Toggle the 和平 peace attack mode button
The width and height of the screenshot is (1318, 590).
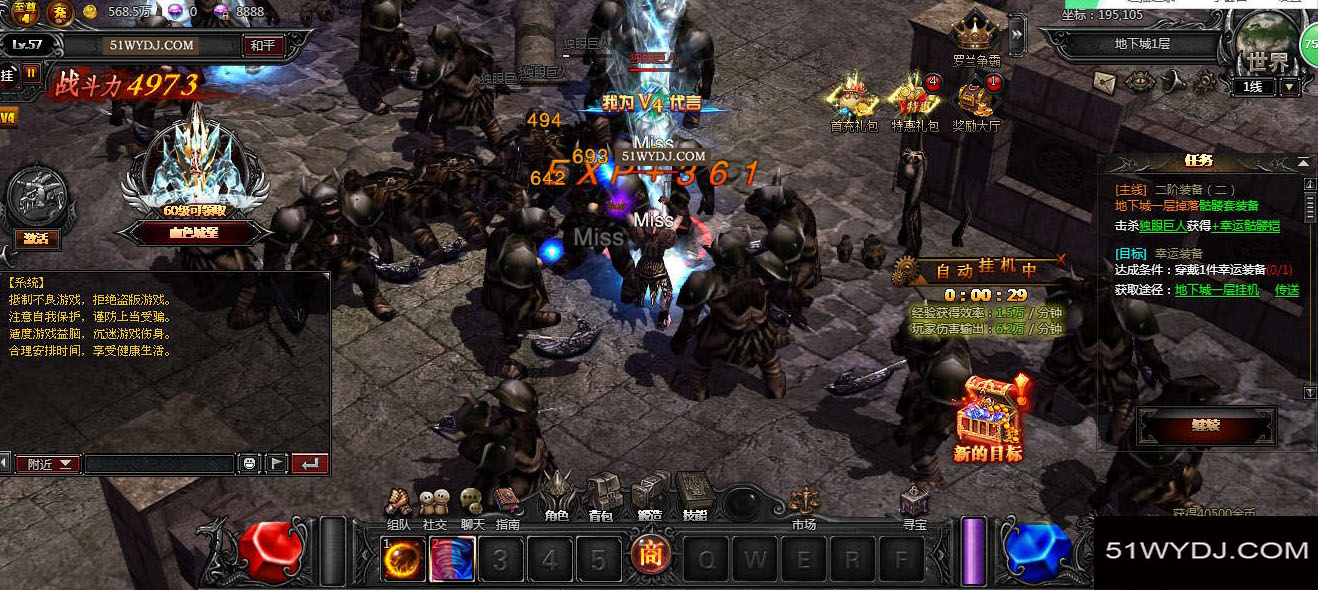point(262,45)
